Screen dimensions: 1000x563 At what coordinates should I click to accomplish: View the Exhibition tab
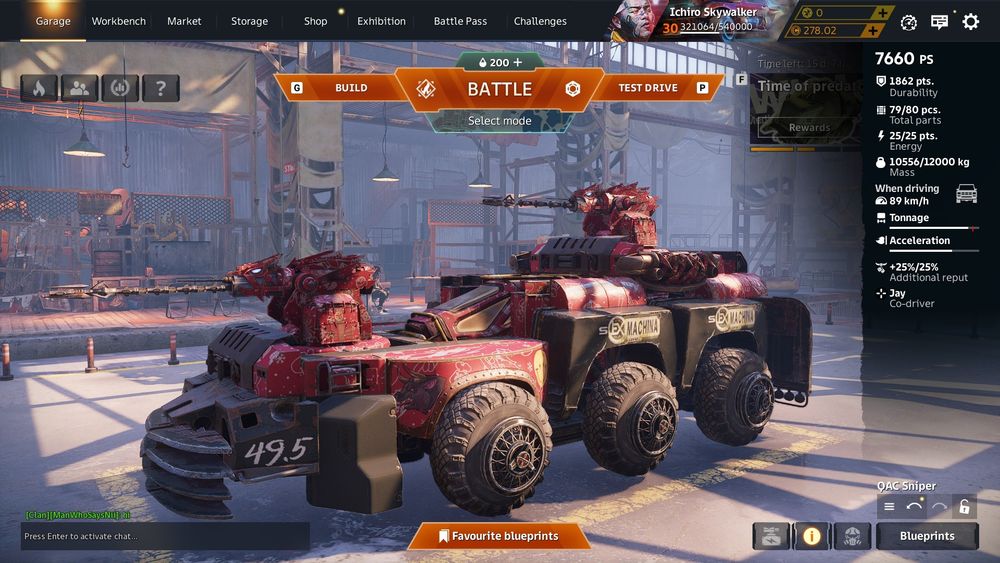(381, 21)
